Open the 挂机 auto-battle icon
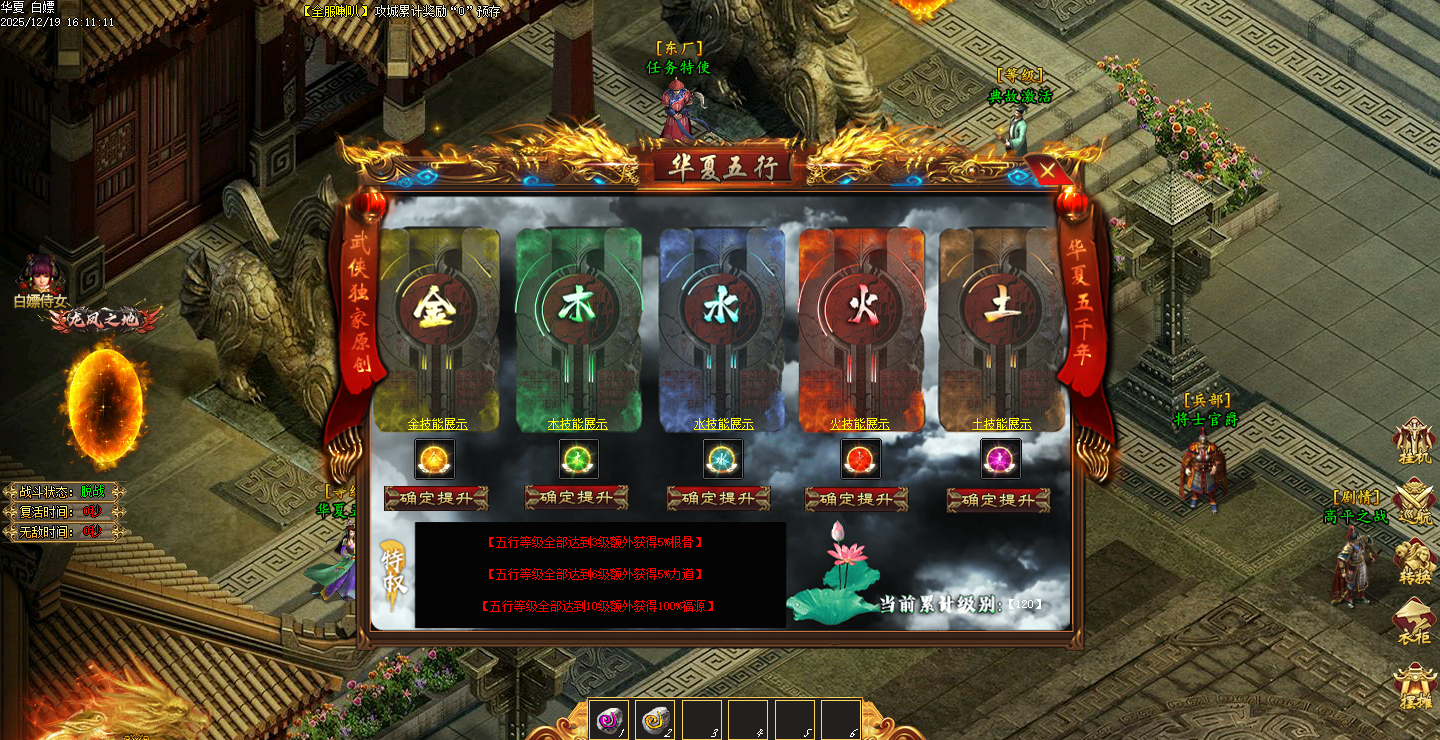1440x740 pixels. pyautogui.click(x=1415, y=441)
